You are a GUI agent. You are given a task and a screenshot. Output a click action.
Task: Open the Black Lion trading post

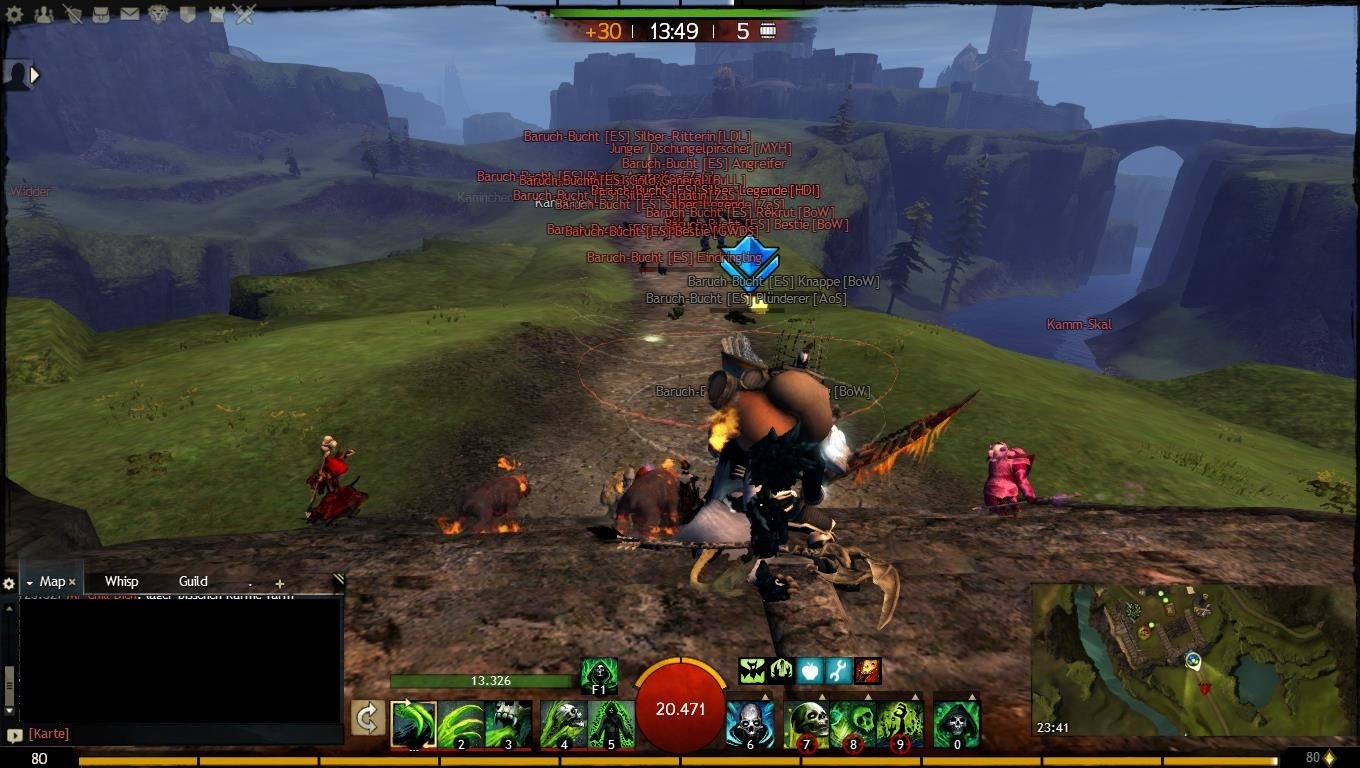tap(158, 14)
